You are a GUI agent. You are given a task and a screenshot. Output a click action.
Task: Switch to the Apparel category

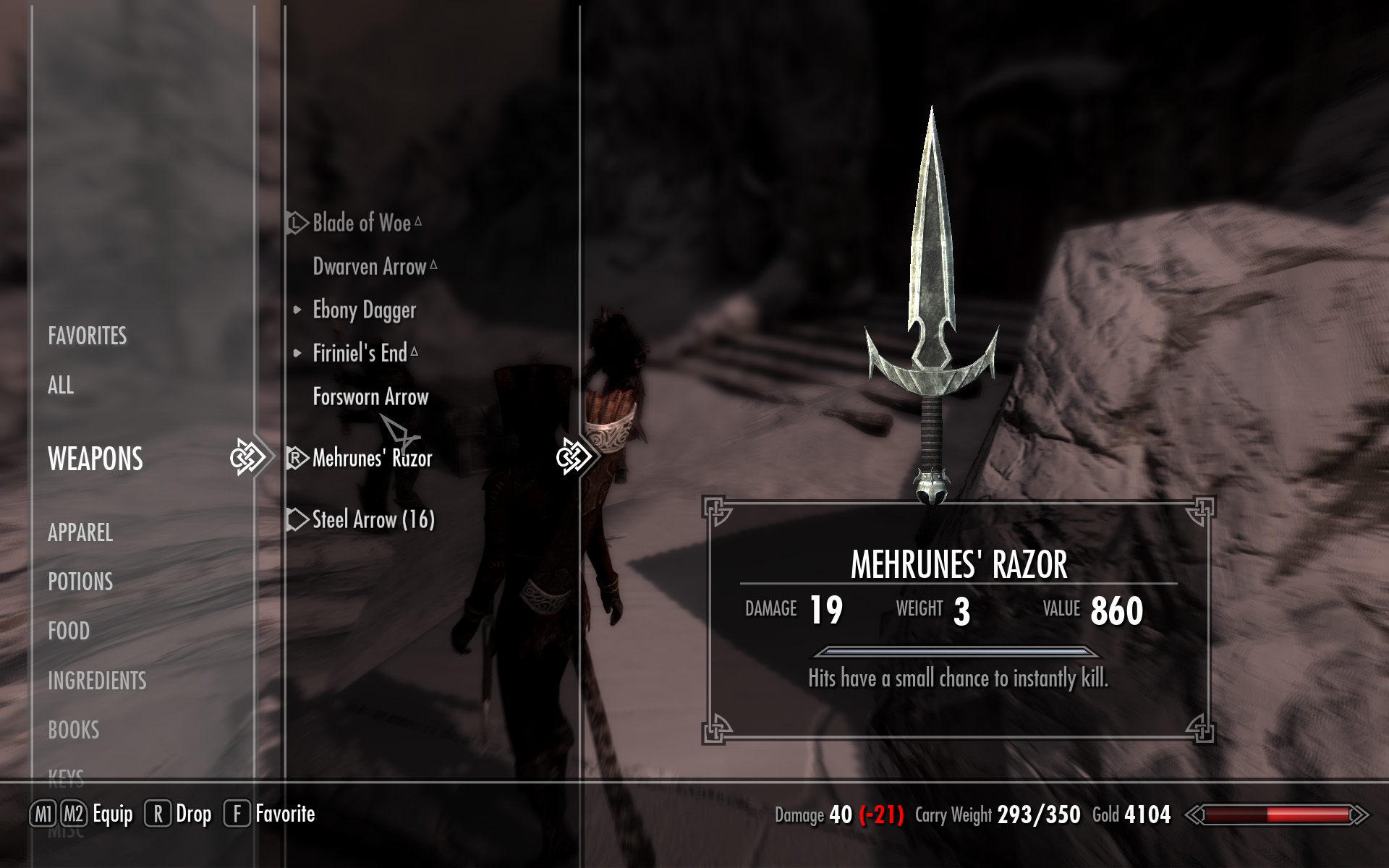pos(80,532)
